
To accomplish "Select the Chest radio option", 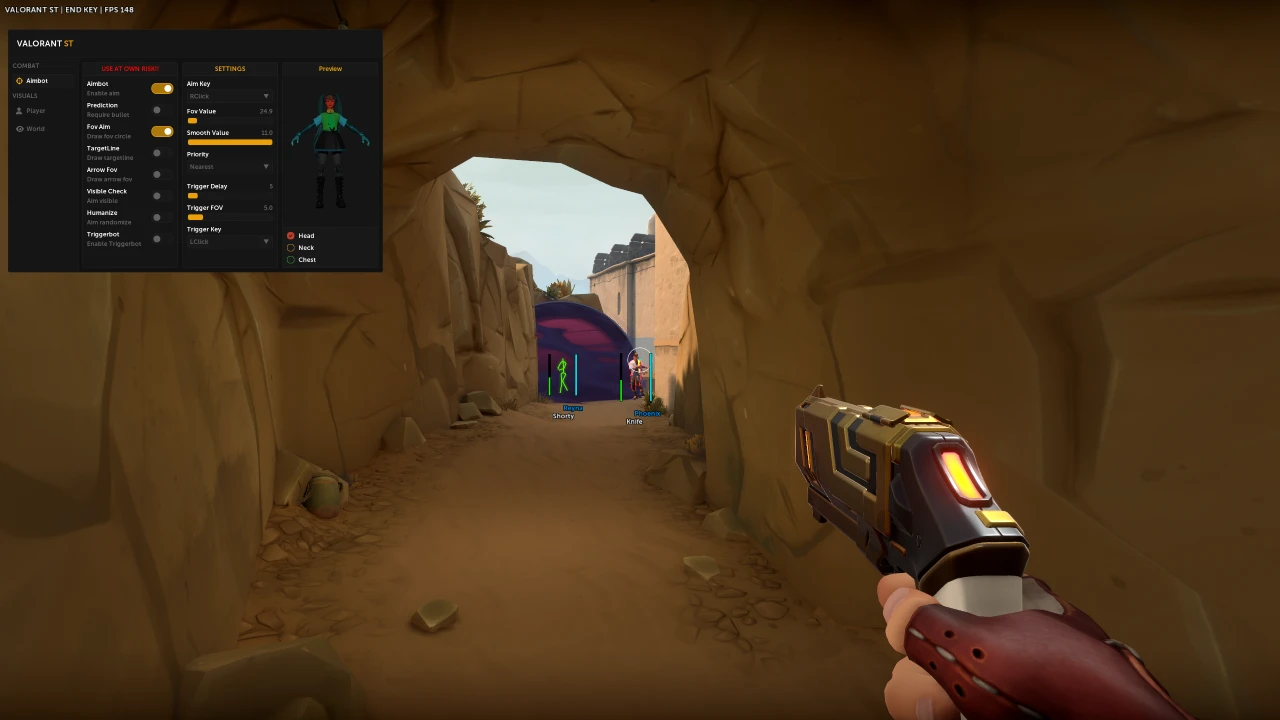I will 291,260.
